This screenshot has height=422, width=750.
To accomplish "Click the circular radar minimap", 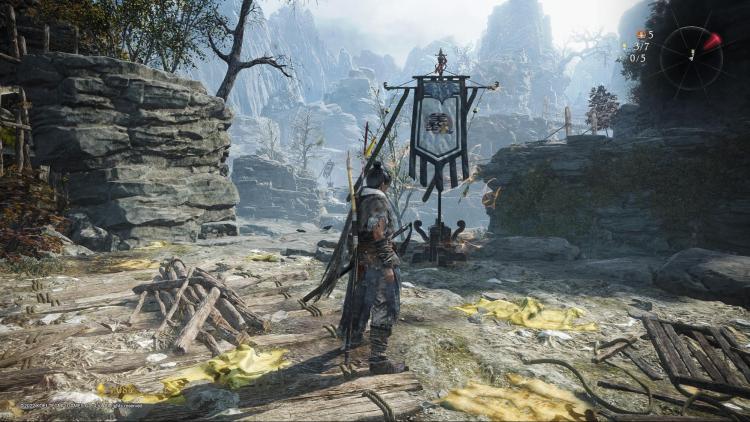I will 691,57.
